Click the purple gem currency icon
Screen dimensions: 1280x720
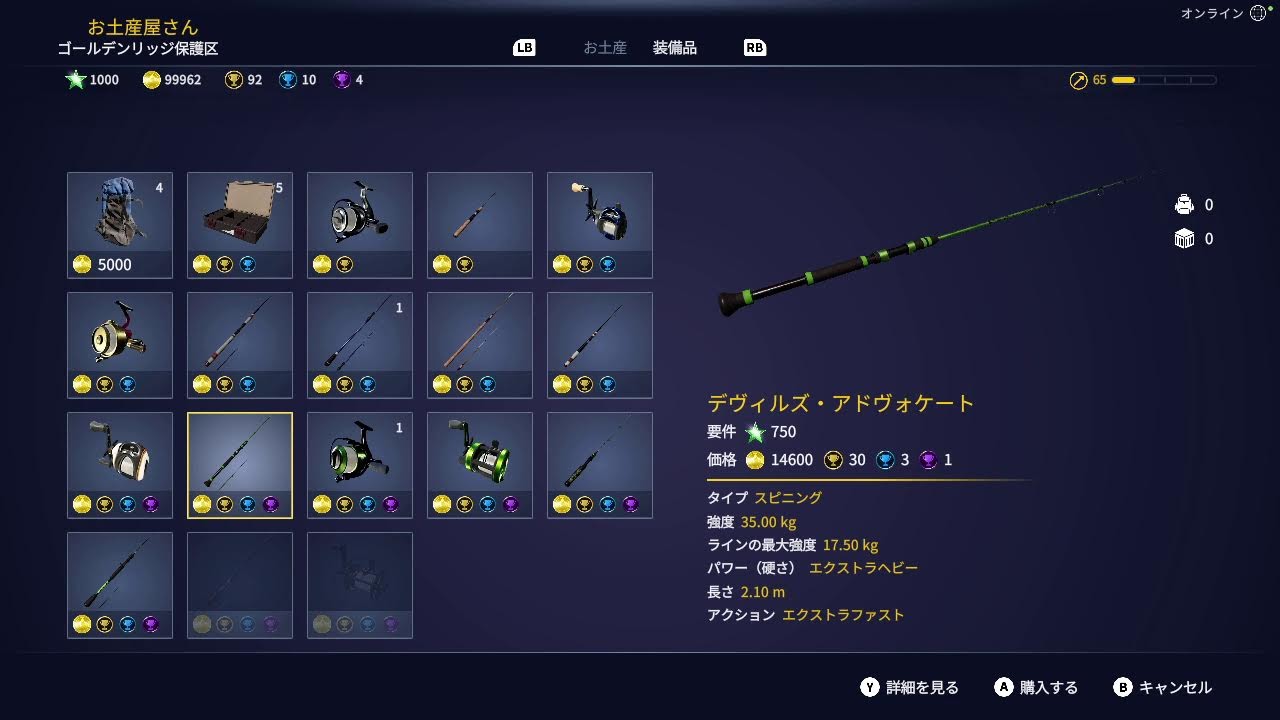pyautogui.click(x=340, y=80)
